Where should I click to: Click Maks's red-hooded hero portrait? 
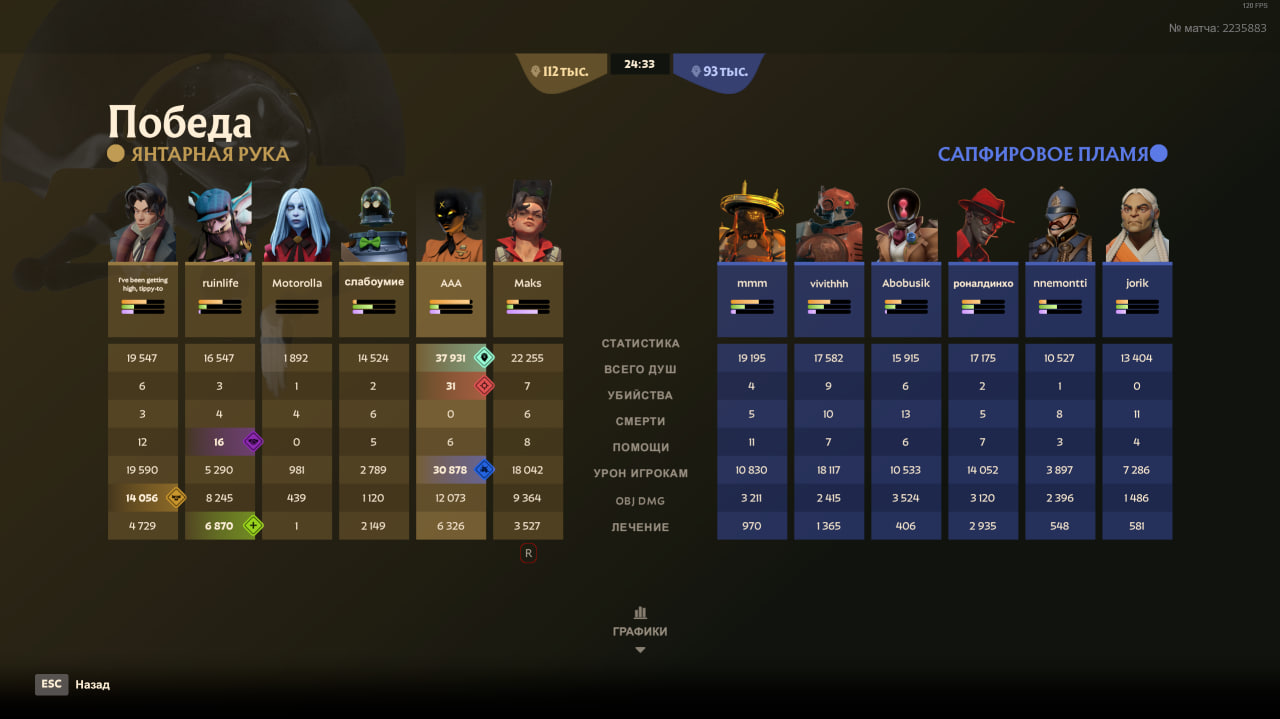point(528,224)
